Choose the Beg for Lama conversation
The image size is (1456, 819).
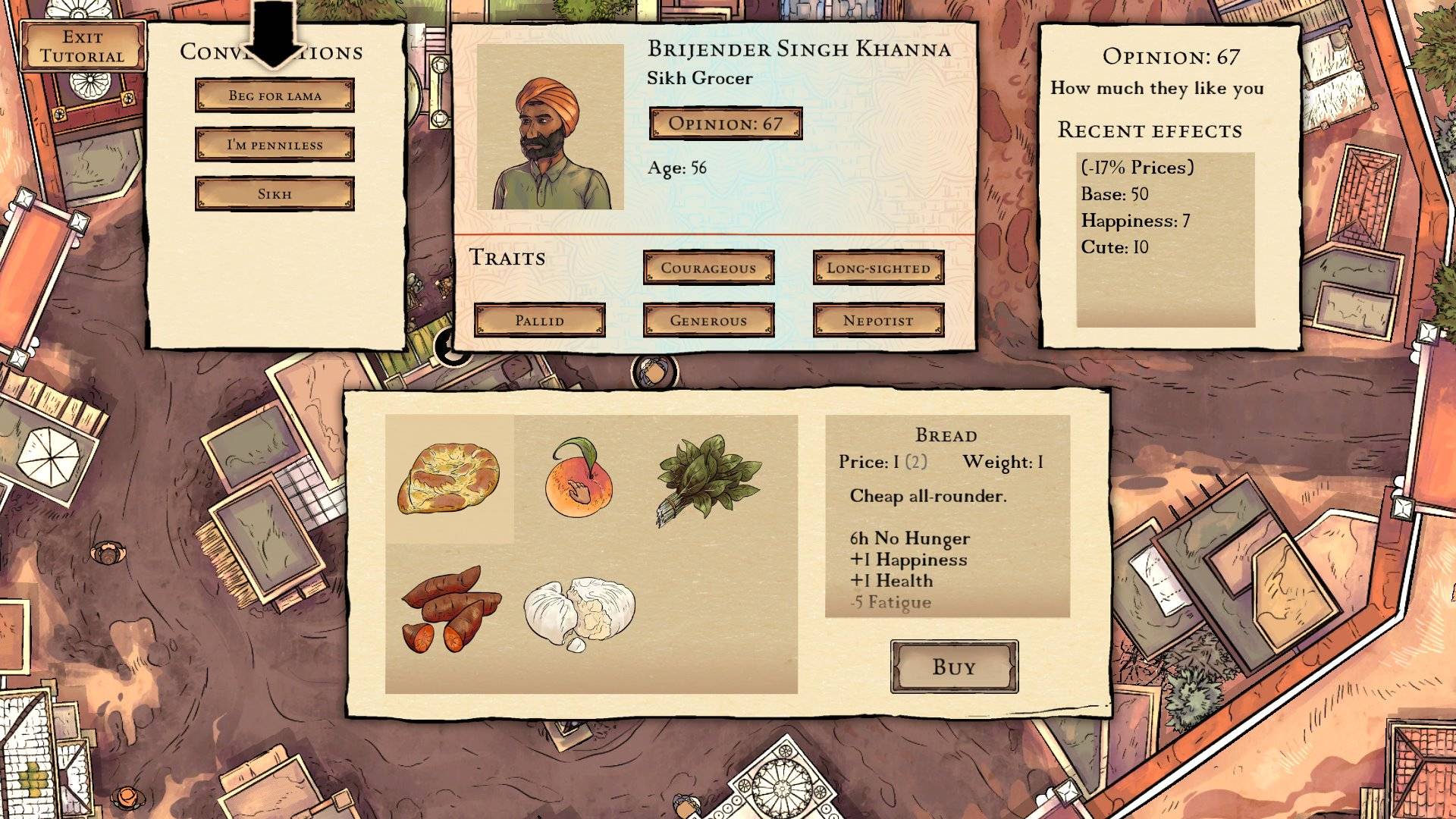coord(275,96)
